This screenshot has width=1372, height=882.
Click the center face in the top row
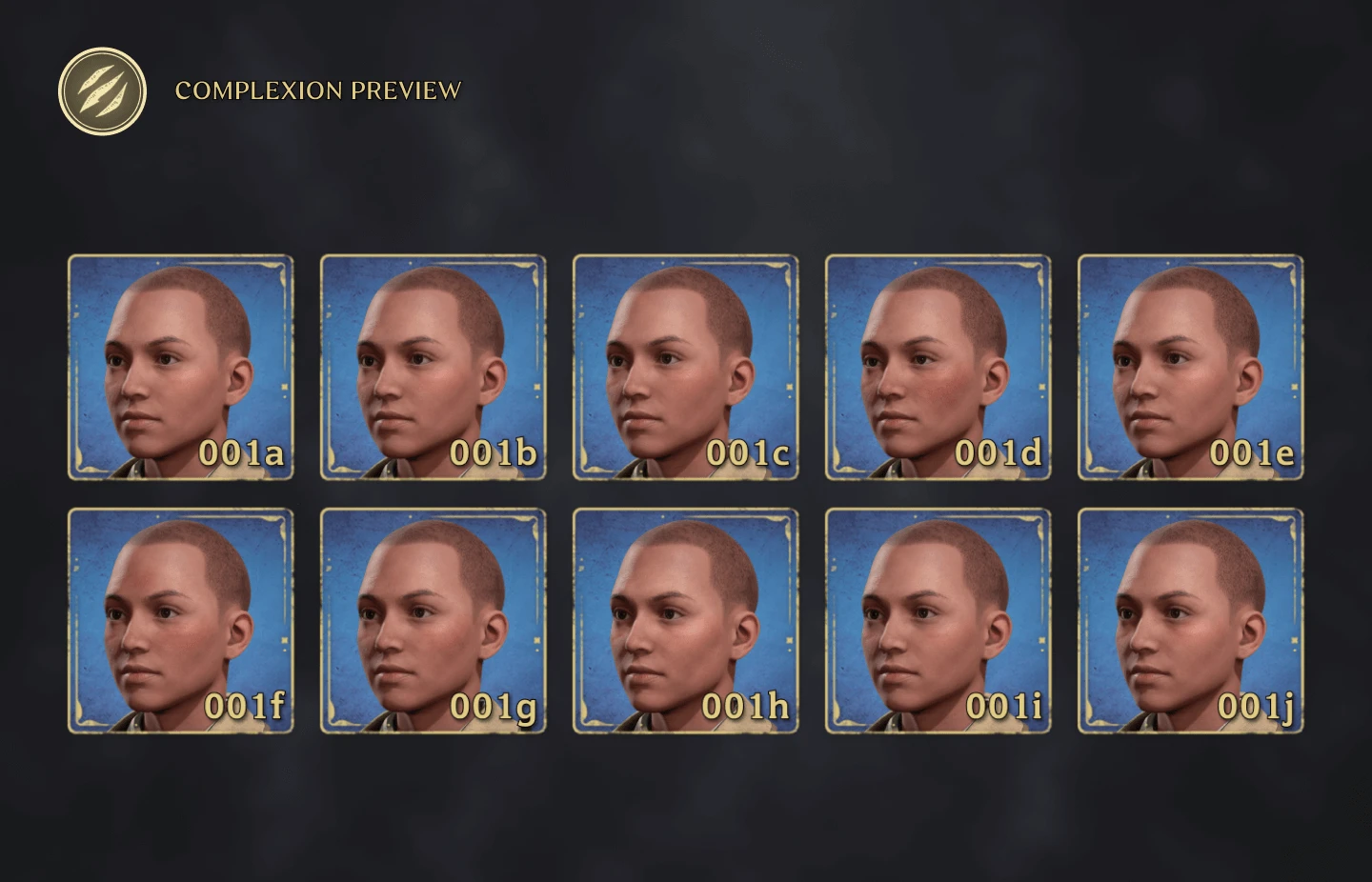click(684, 366)
